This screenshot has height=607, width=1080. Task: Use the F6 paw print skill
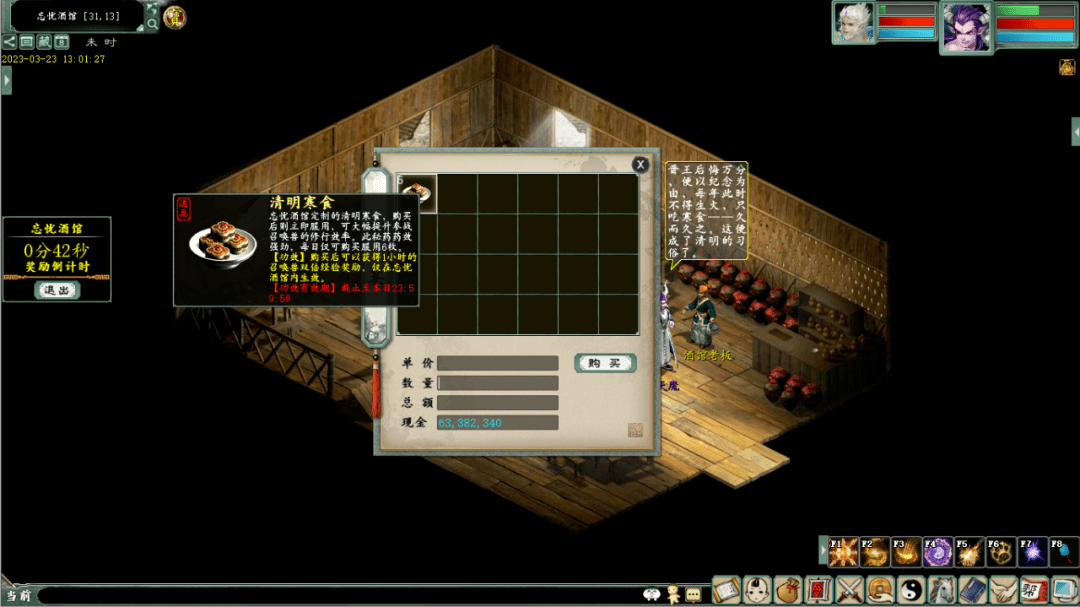(x=1001, y=552)
